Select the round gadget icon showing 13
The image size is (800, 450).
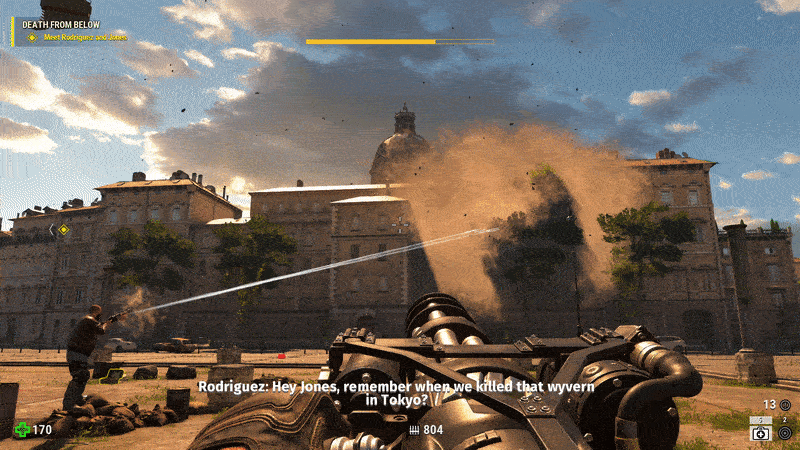click(785, 405)
